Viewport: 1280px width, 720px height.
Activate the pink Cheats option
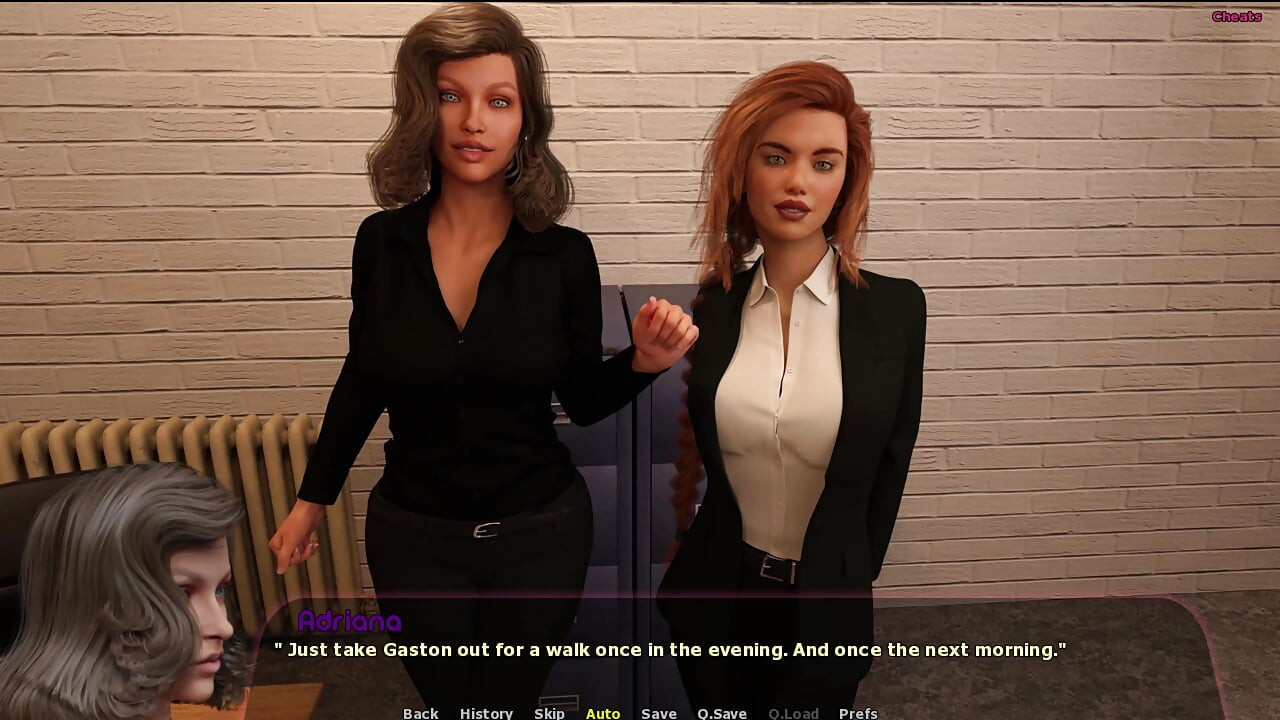(x=1238, y=15)
